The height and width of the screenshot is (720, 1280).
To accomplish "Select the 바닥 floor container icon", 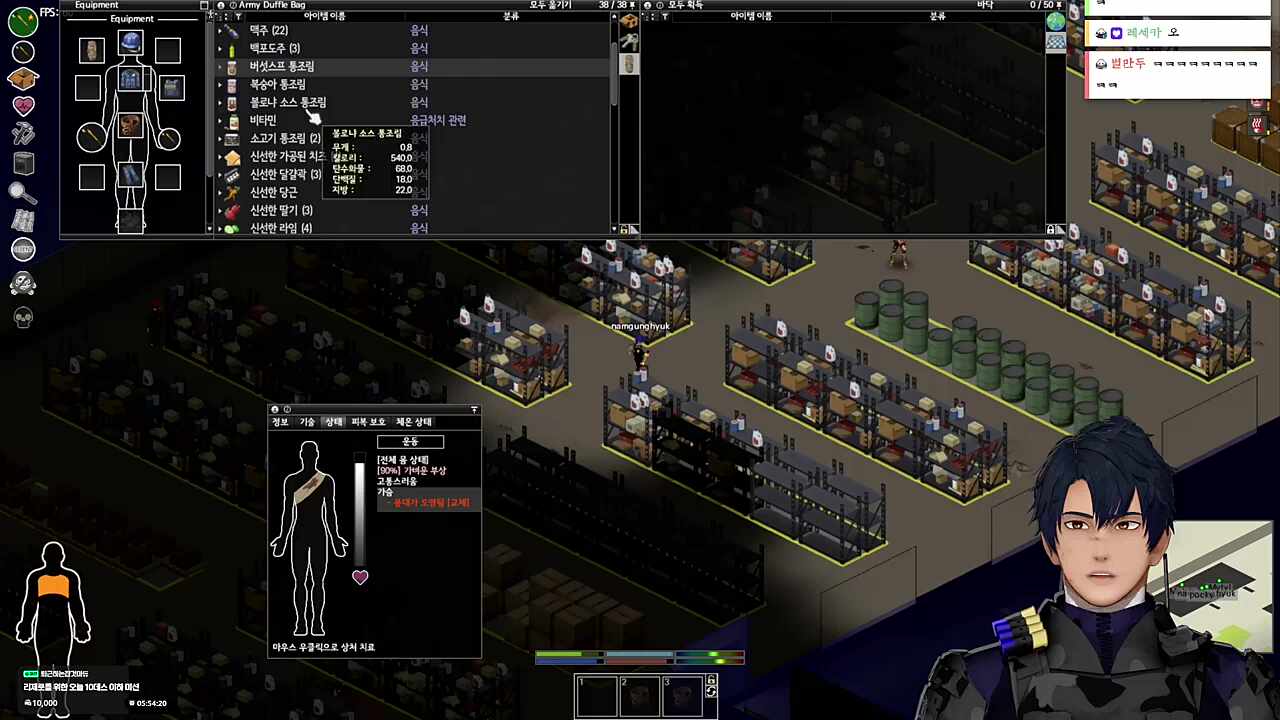I will (x=1055, y=22).
